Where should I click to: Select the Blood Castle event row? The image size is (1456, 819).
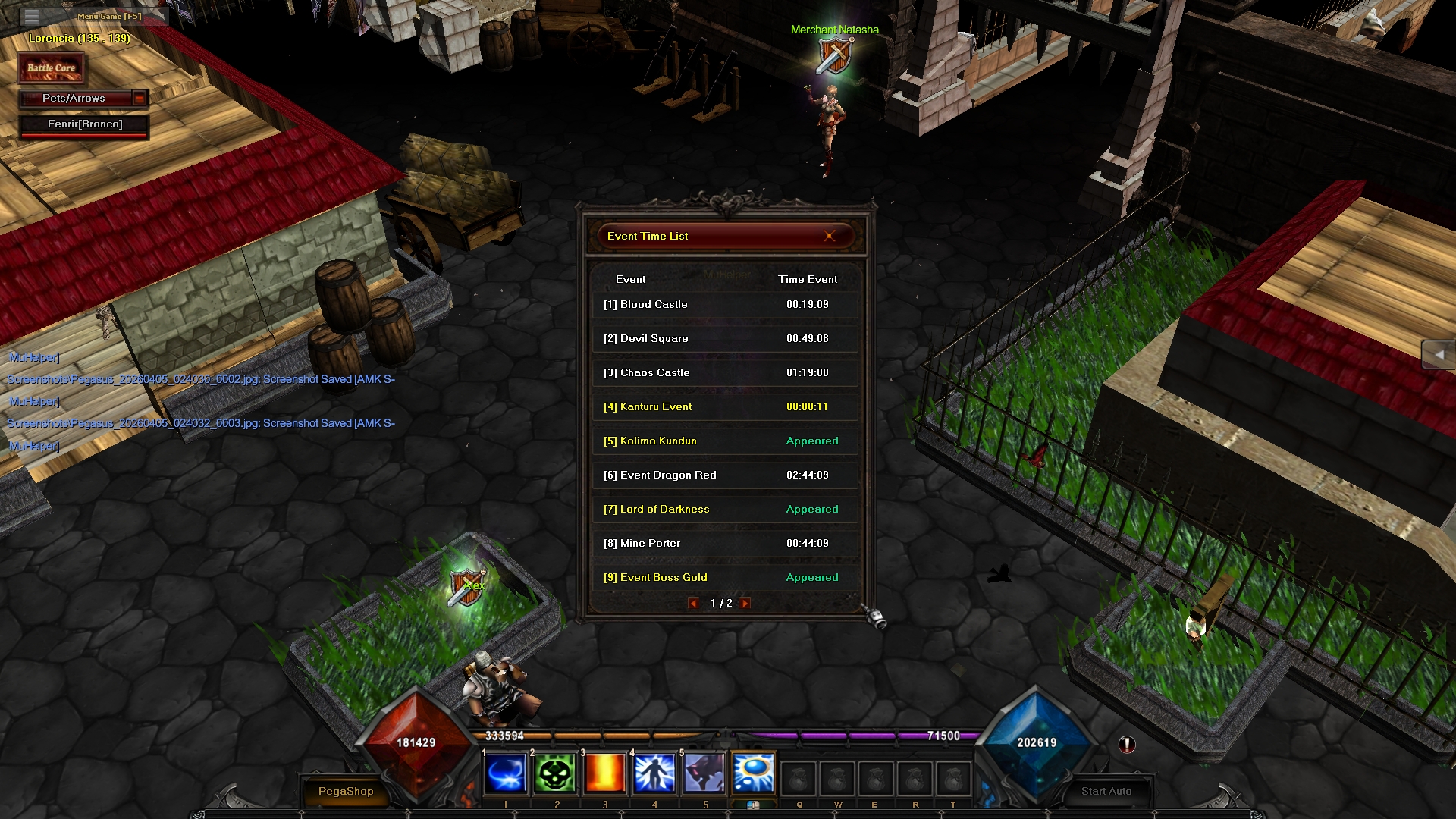coord(724,305)
